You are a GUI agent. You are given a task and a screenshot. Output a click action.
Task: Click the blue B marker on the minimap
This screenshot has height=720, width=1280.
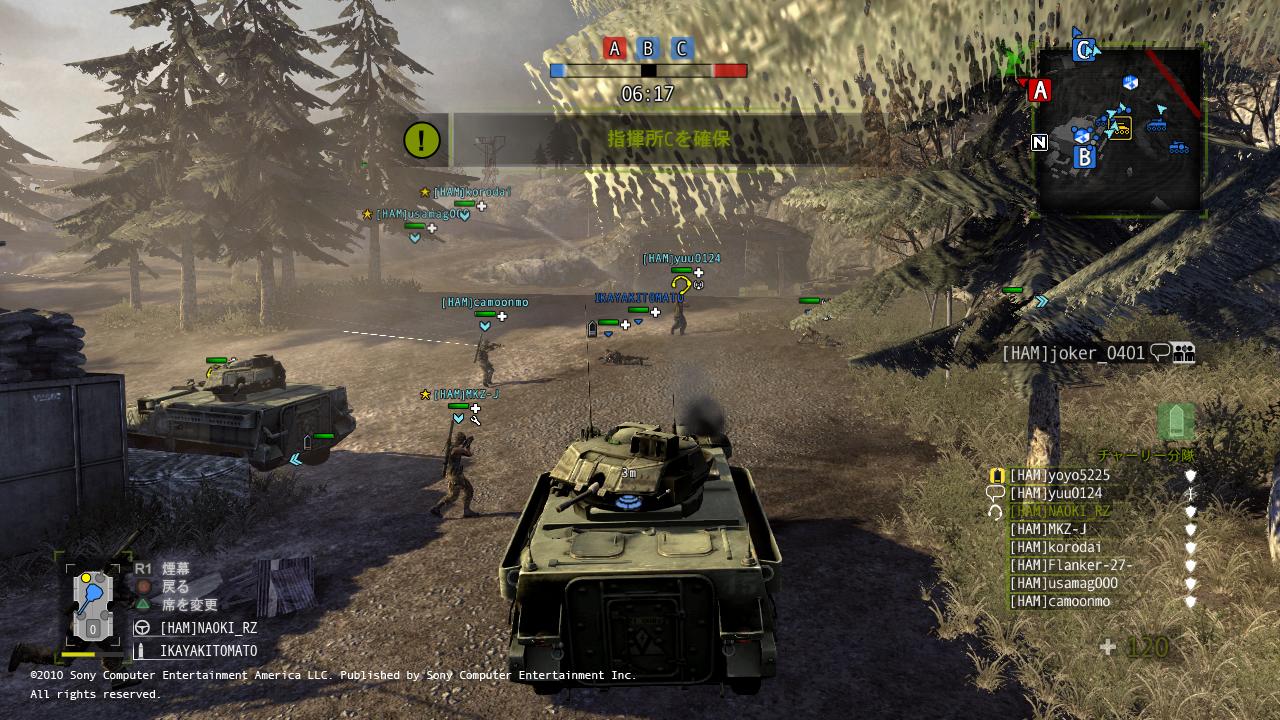(1084, 157)
